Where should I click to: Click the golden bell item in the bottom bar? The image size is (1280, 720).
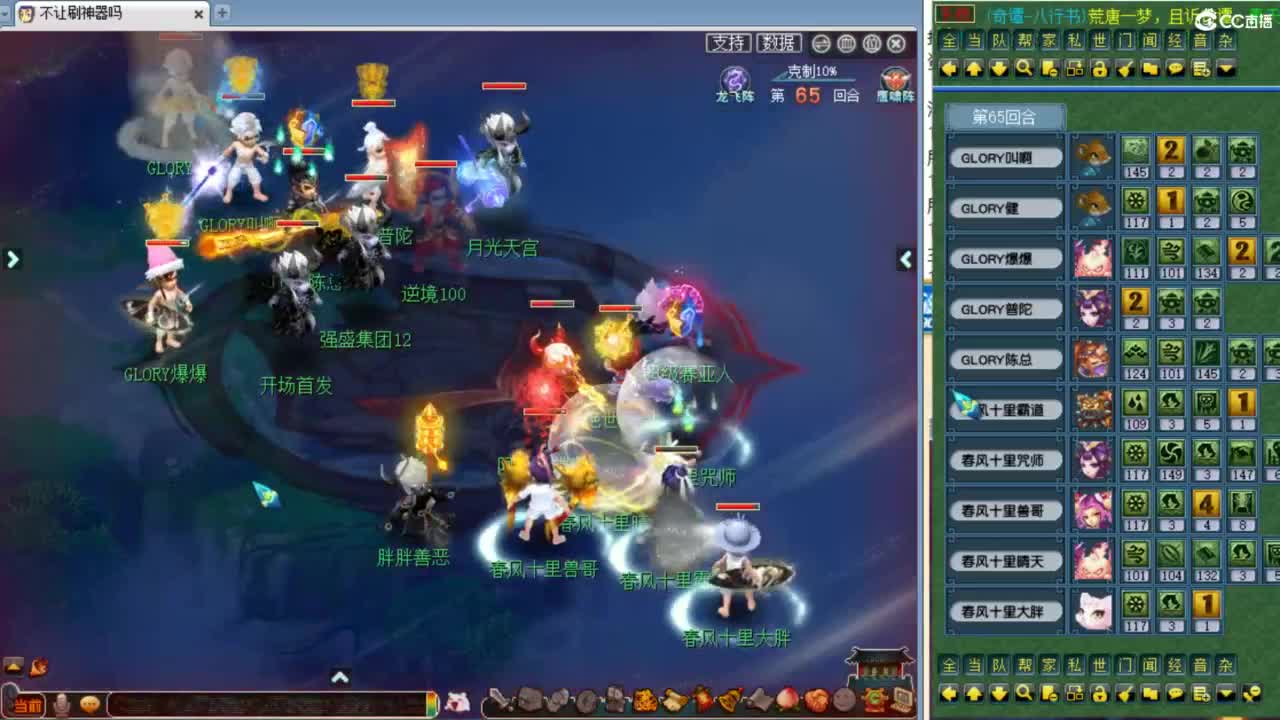pyautogui.click(x=729, y=700)
